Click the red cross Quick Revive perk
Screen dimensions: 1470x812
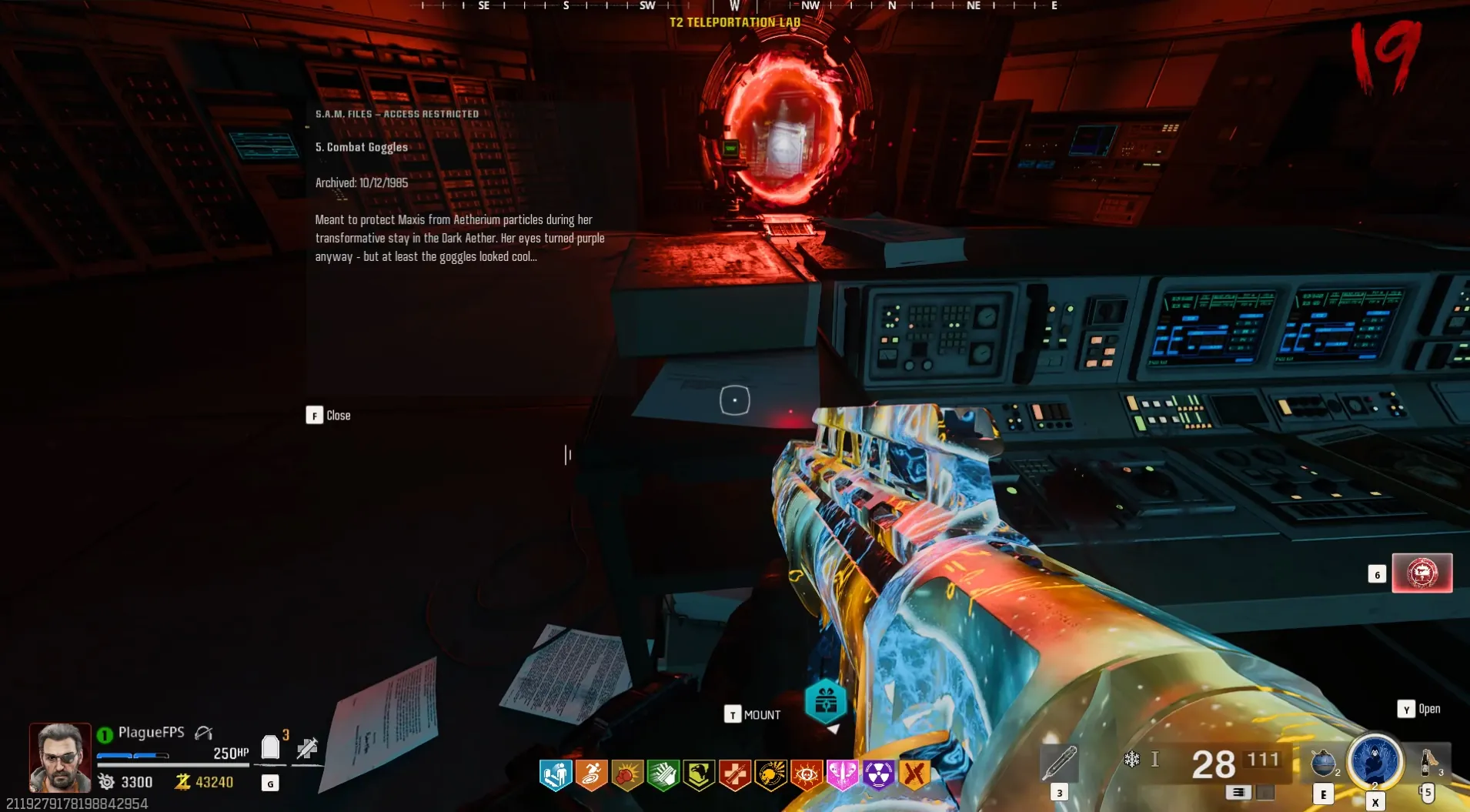735,774
